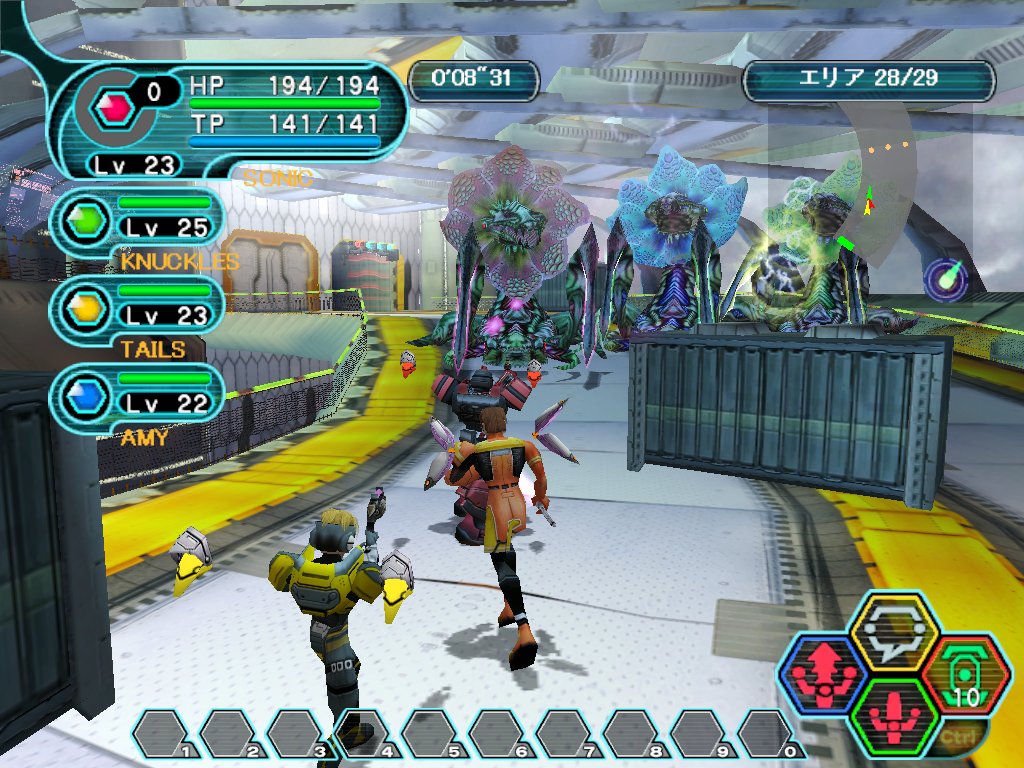
Task: Trigger the green-bordered red attack action
Action: [x=893, y=714]
